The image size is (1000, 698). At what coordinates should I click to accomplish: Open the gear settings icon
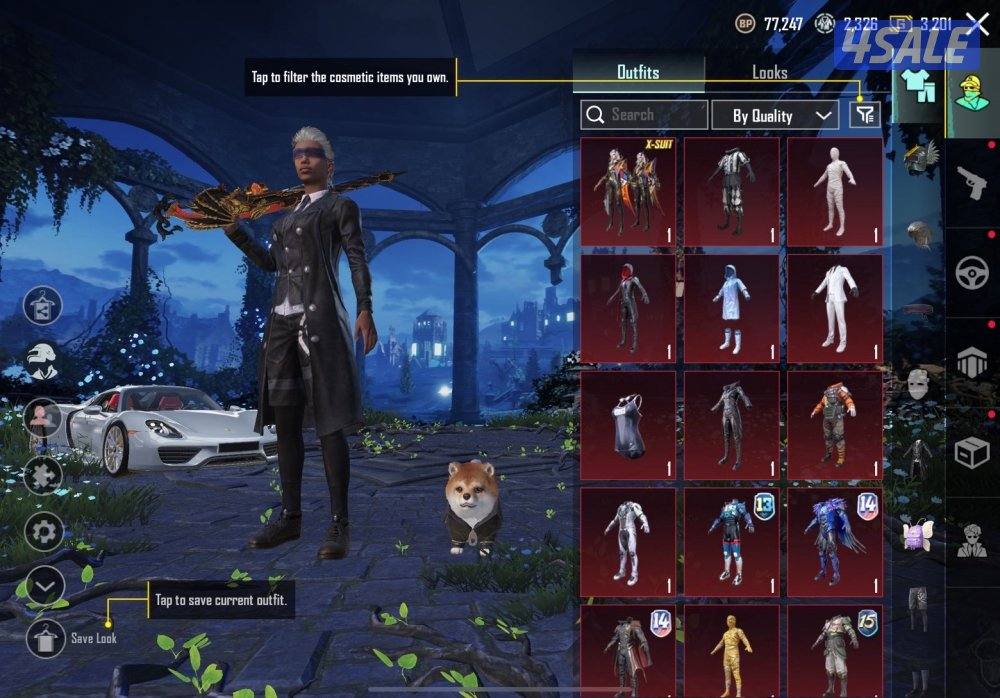tap(44, 531)
